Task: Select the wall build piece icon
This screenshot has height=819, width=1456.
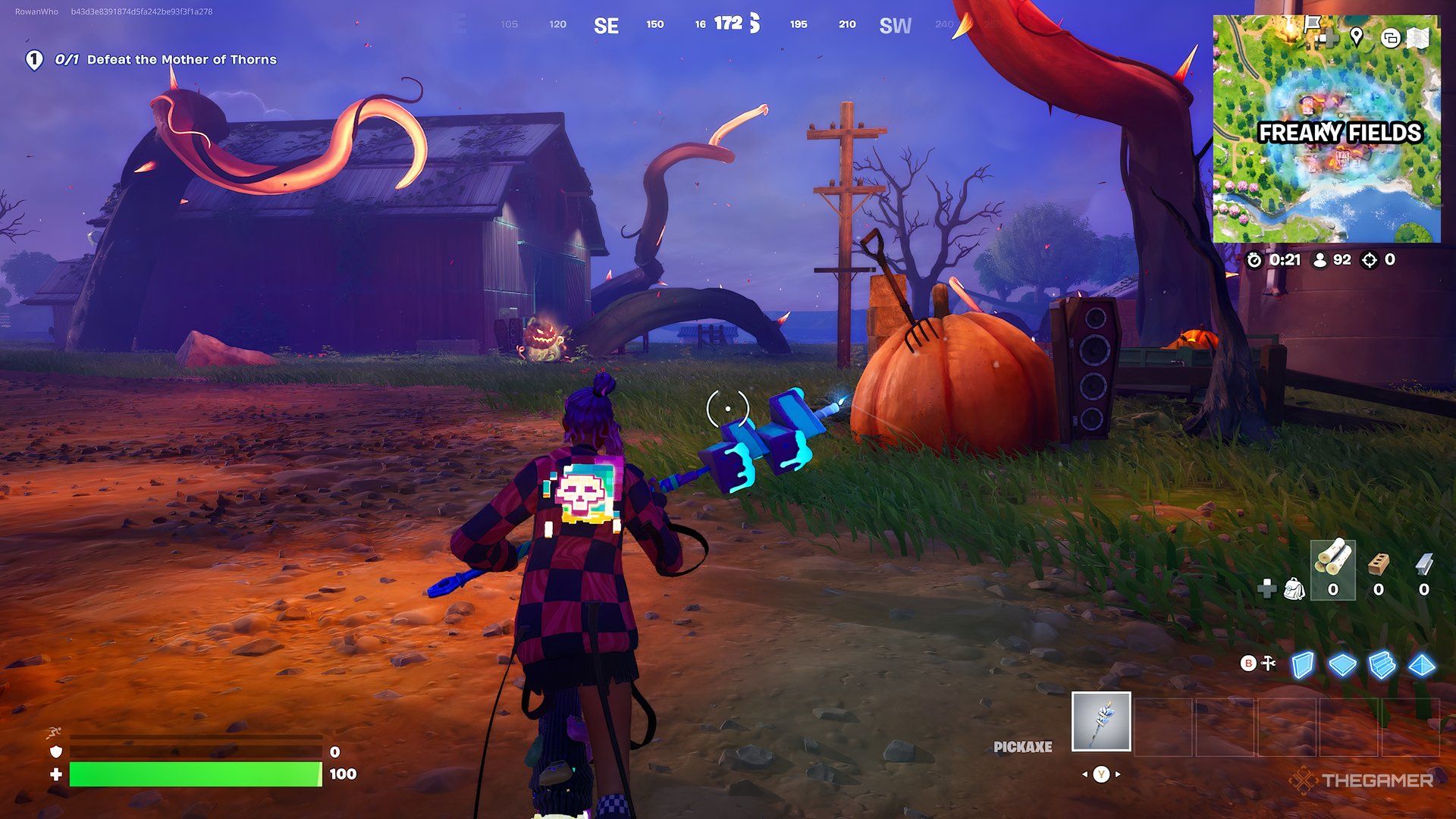Action: [1301, 665]
